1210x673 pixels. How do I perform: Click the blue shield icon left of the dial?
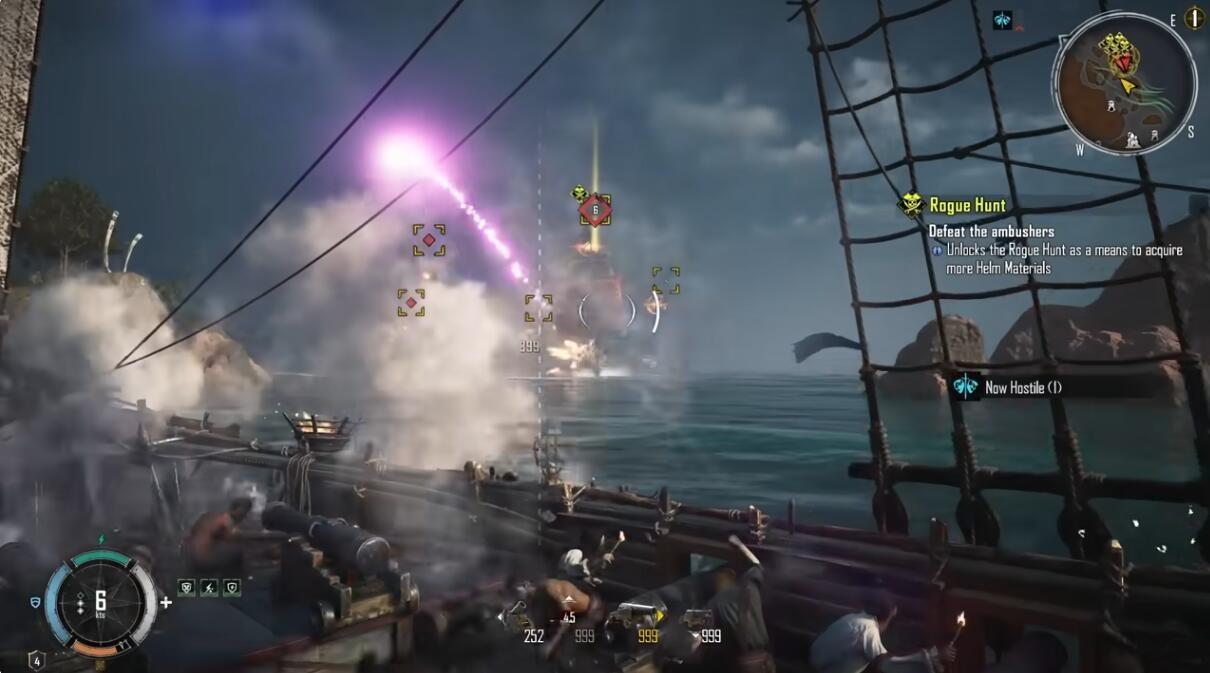point(36,602)
